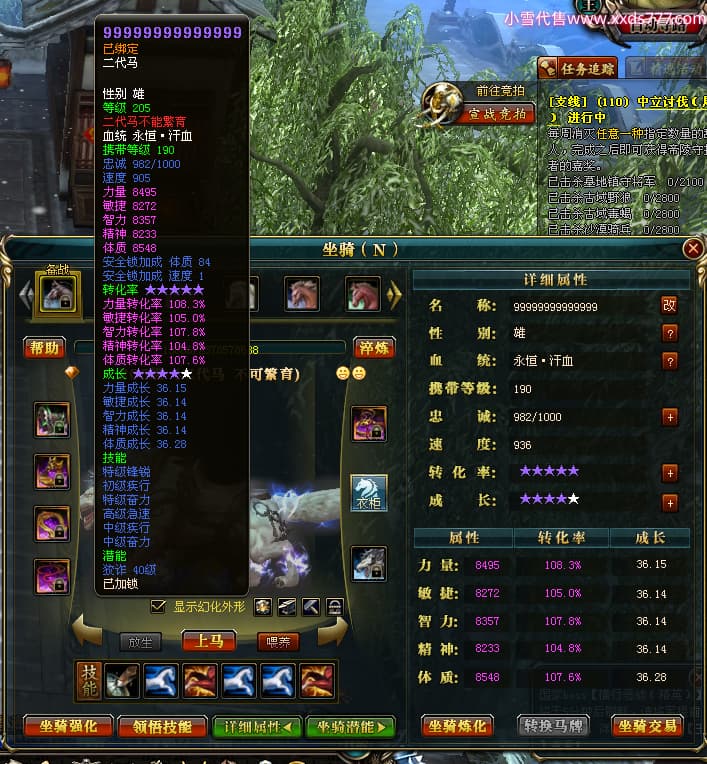This screenshot has height=764, width=707.
Task: Toggle the 显示幻化外形 checkbox
Action: (157, 606)
